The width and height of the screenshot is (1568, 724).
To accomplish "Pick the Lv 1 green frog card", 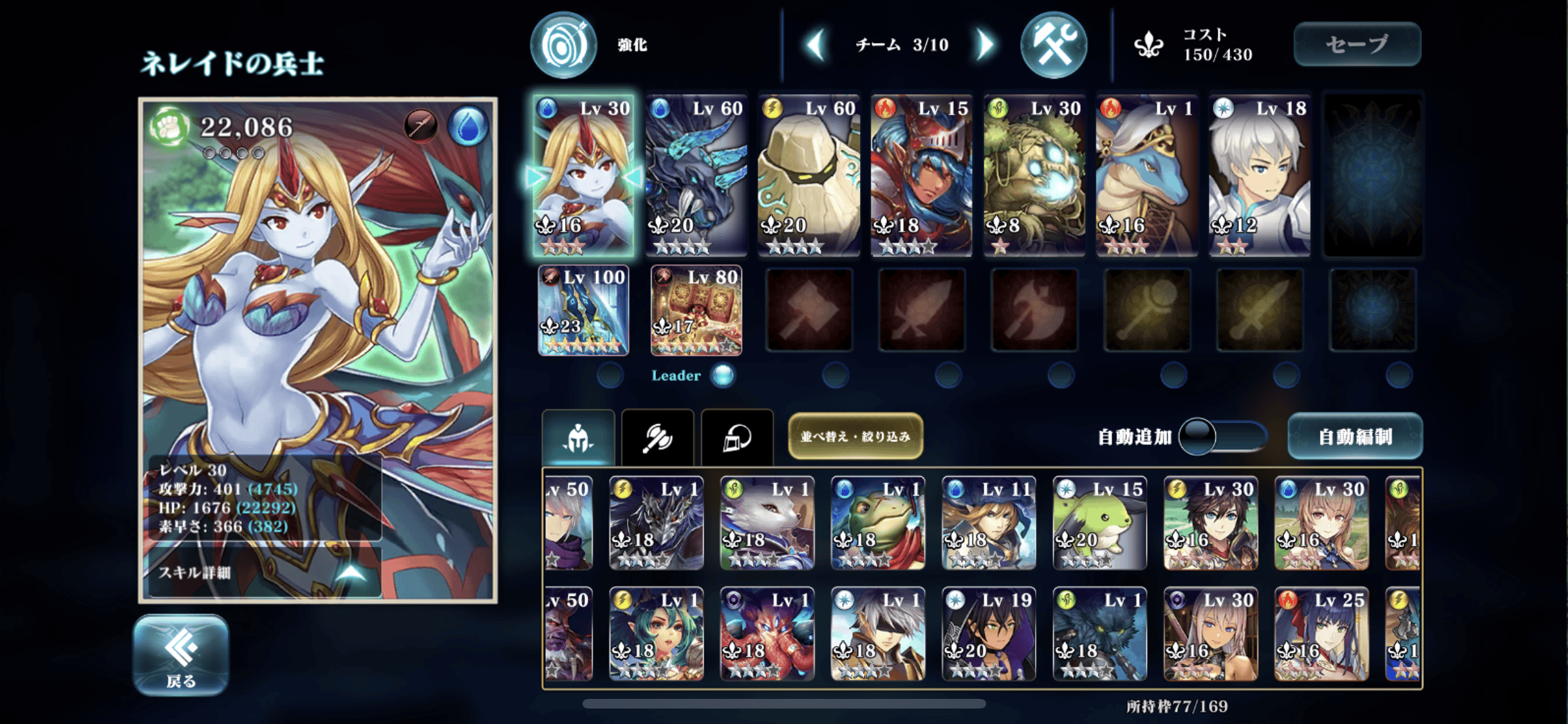I will pos(877,523).
